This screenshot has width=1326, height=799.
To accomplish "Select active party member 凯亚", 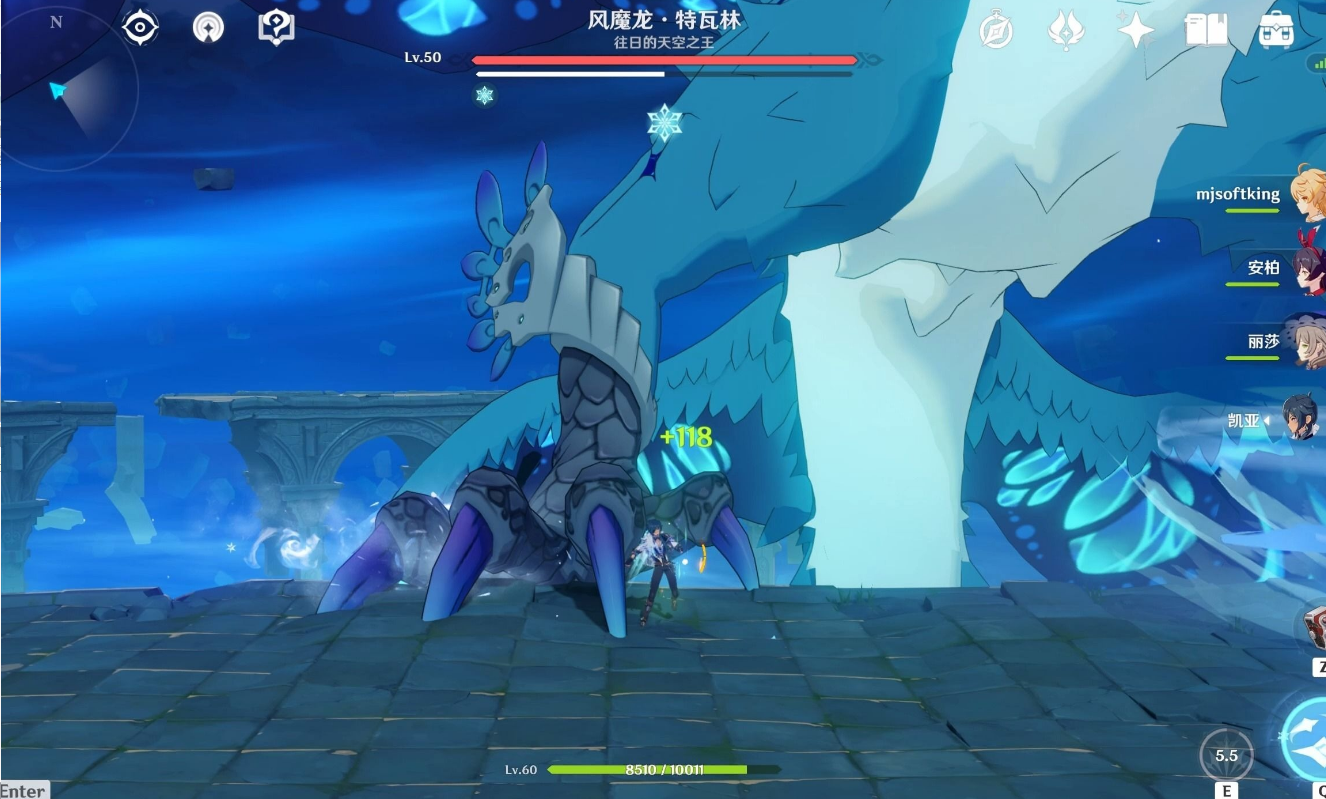I will point(1304,420).
